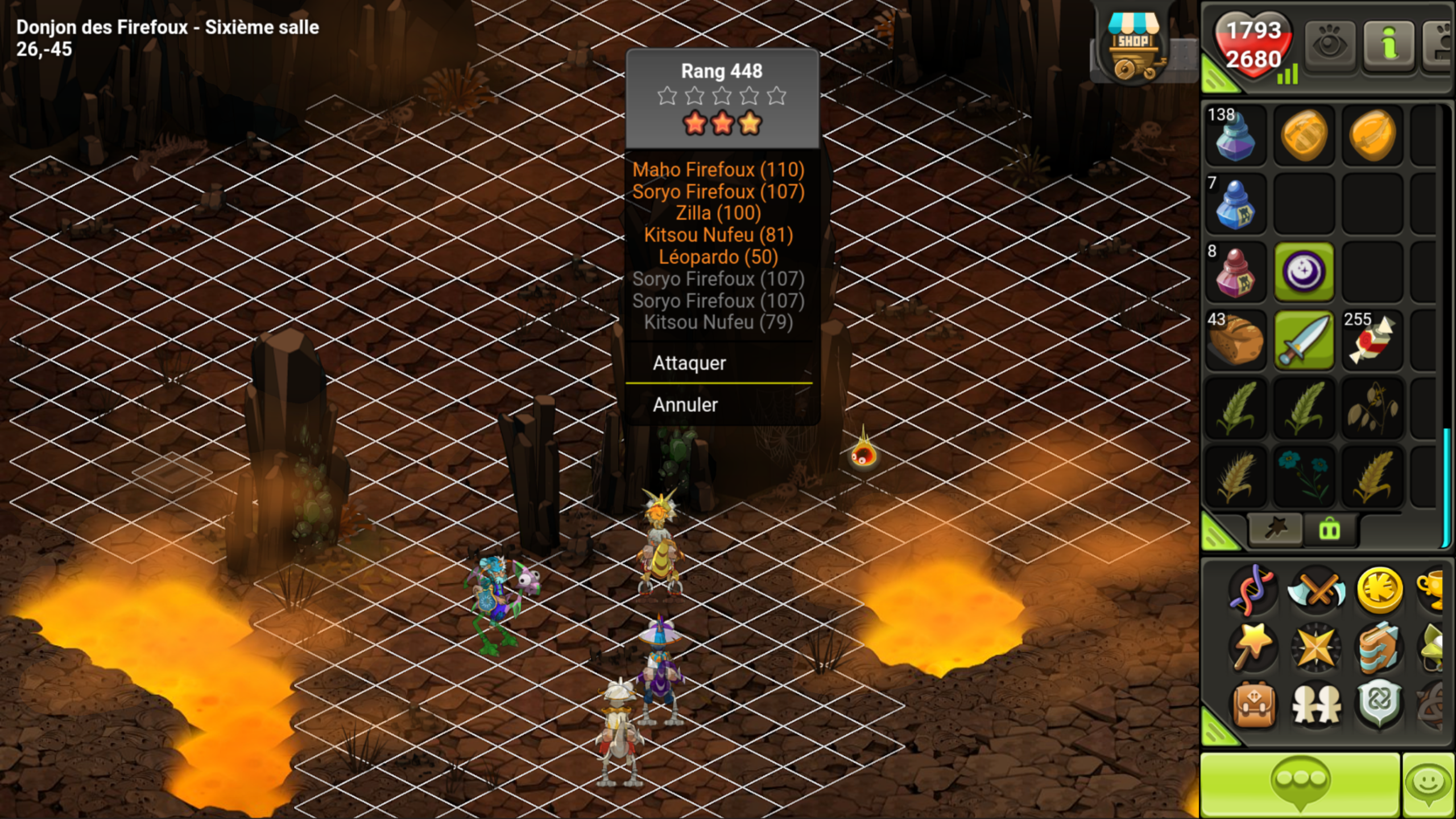Image resolution: width=1456 pixels, height=819 pixels.
Task: Choose Attaquer in the monster group popup
Action: coord(689,363)
